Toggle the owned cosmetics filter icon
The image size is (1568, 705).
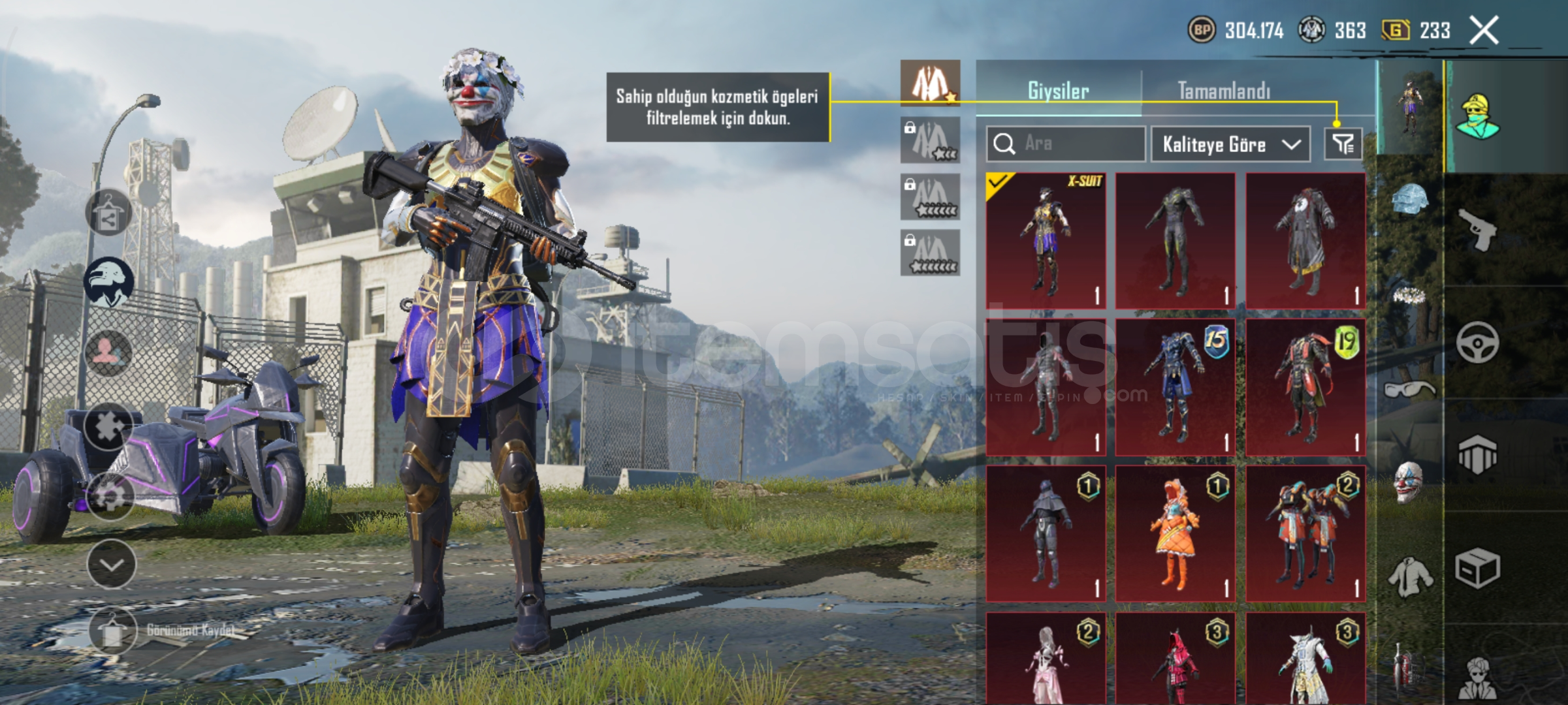pos(1343,144)
